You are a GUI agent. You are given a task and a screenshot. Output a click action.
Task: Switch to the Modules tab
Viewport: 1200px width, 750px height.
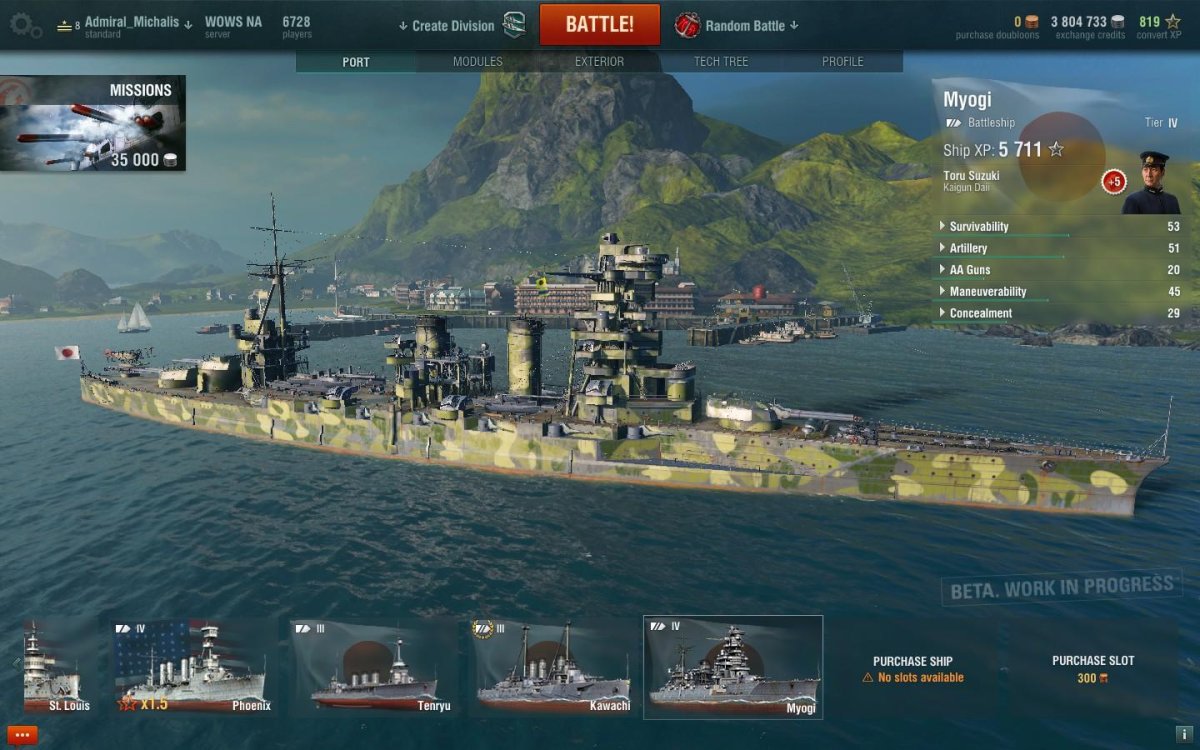click(x=477, y=62)
